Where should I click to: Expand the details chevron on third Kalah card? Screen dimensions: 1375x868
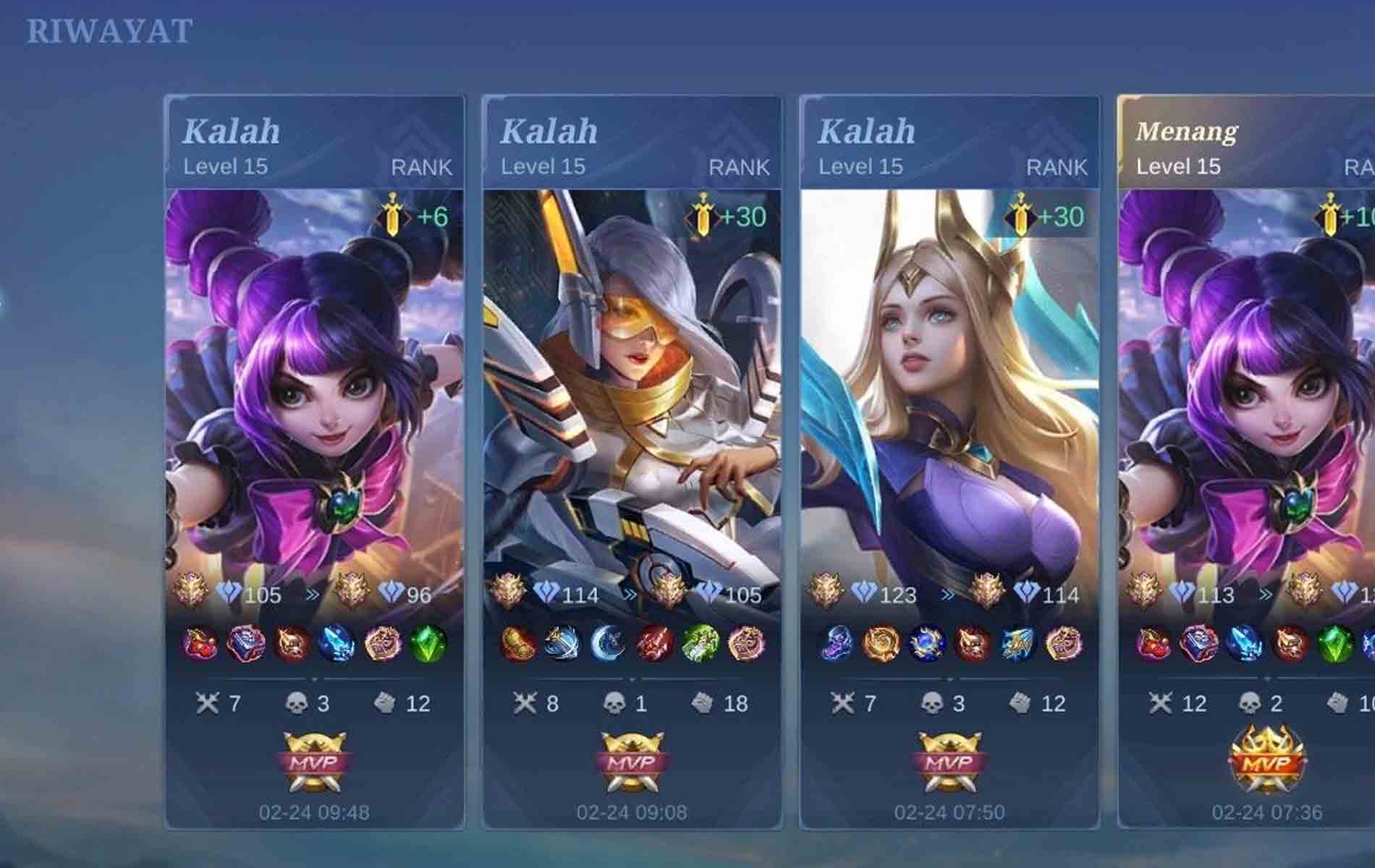point(948,680)
